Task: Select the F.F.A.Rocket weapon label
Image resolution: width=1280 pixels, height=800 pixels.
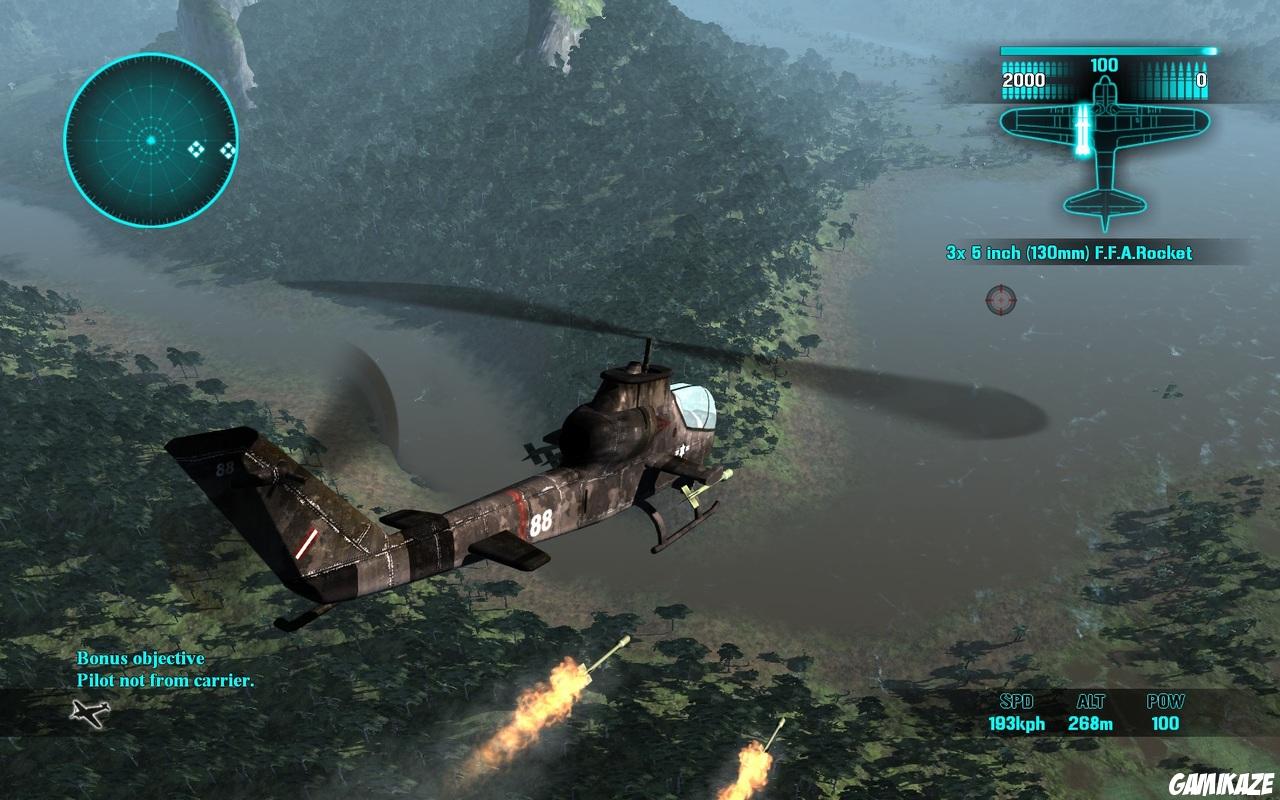Action: tap(1069, 254)
